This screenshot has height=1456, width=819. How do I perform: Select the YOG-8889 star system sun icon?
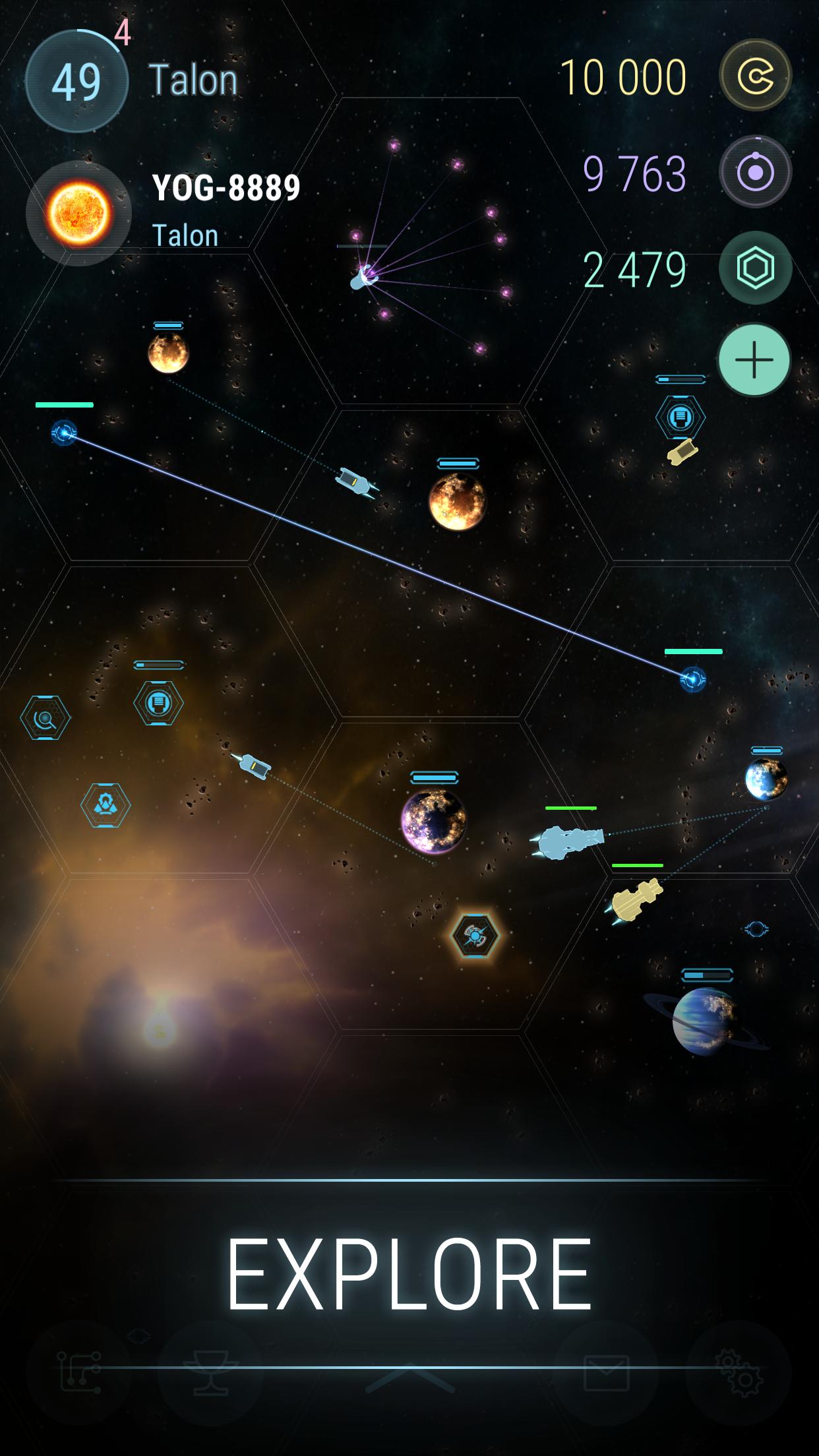79,213
